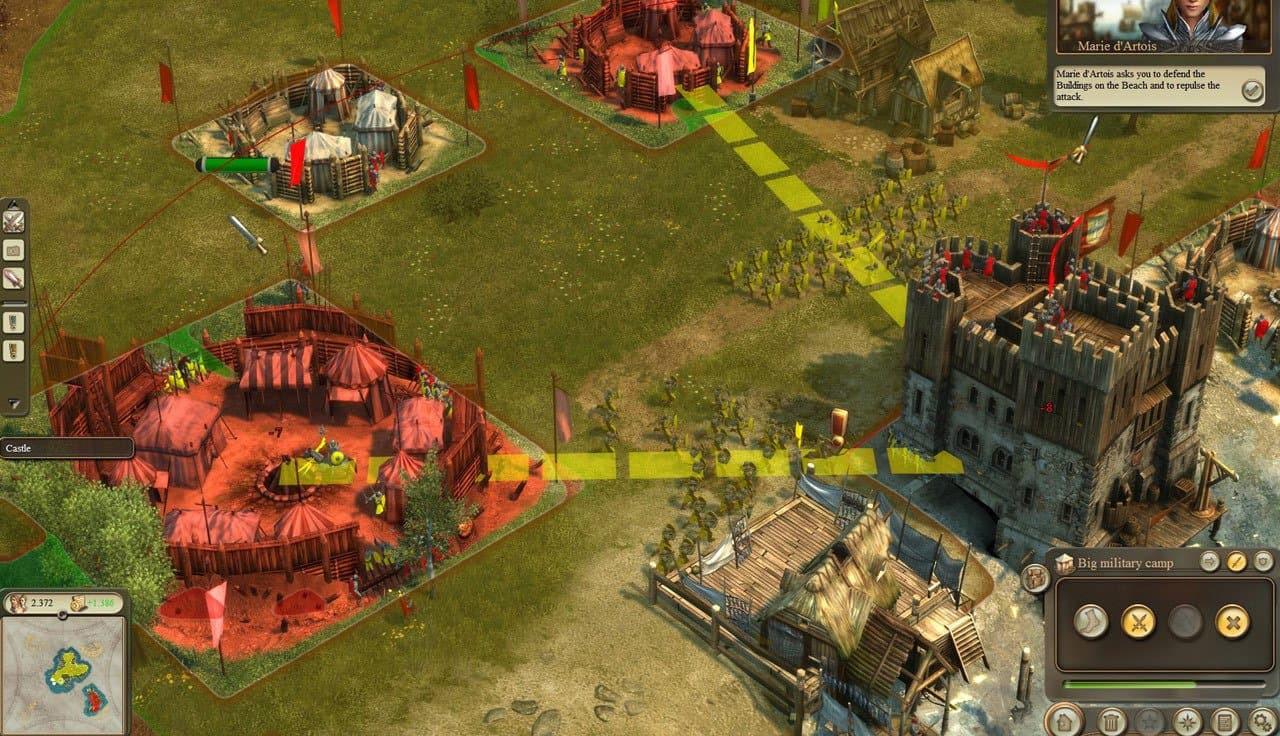The image size is (1280, 736).
Task: Click the shield button in camp header
Action: (1263, 562)
